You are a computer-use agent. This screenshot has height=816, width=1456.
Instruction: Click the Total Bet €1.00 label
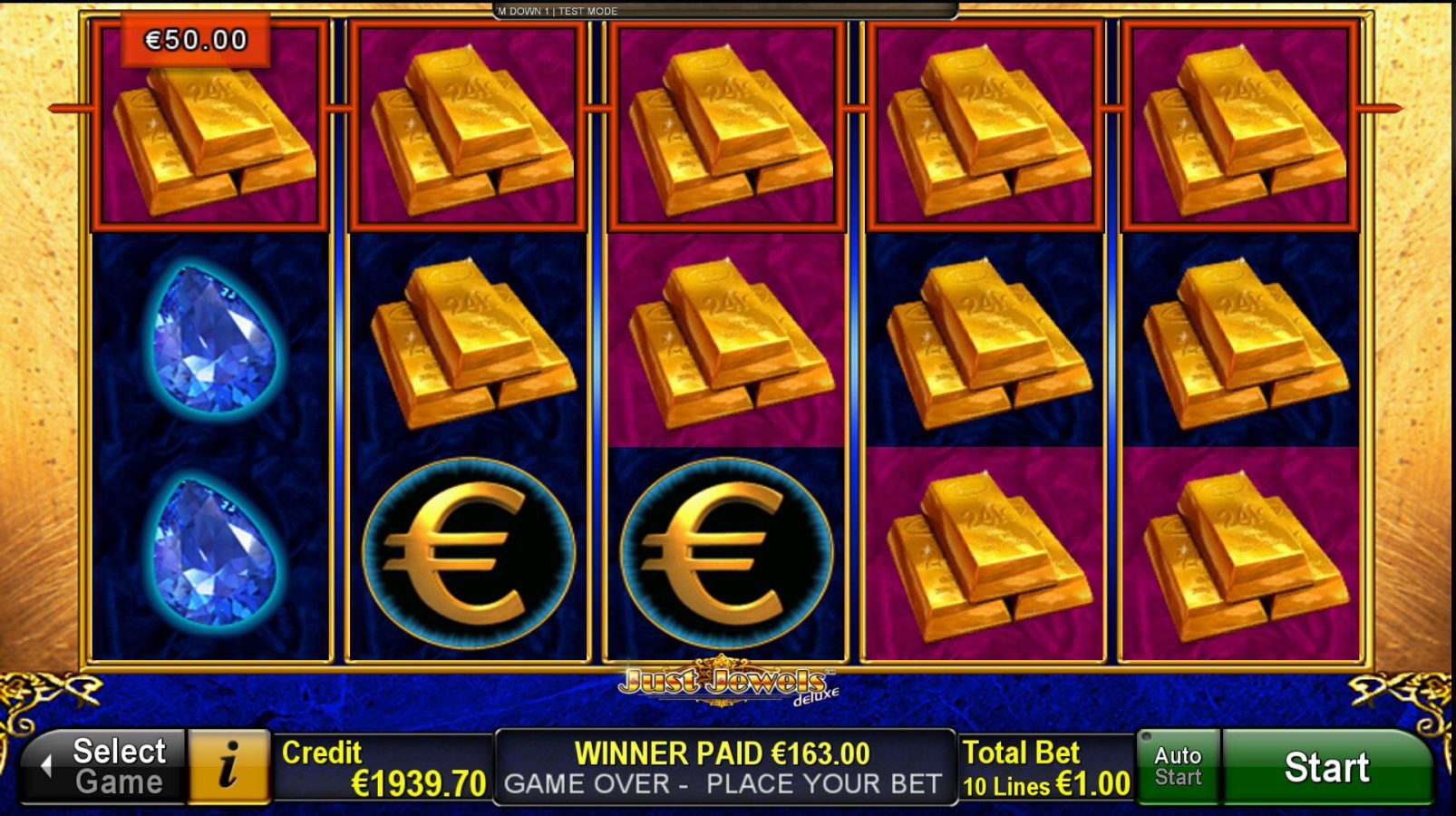point(1043,766)
